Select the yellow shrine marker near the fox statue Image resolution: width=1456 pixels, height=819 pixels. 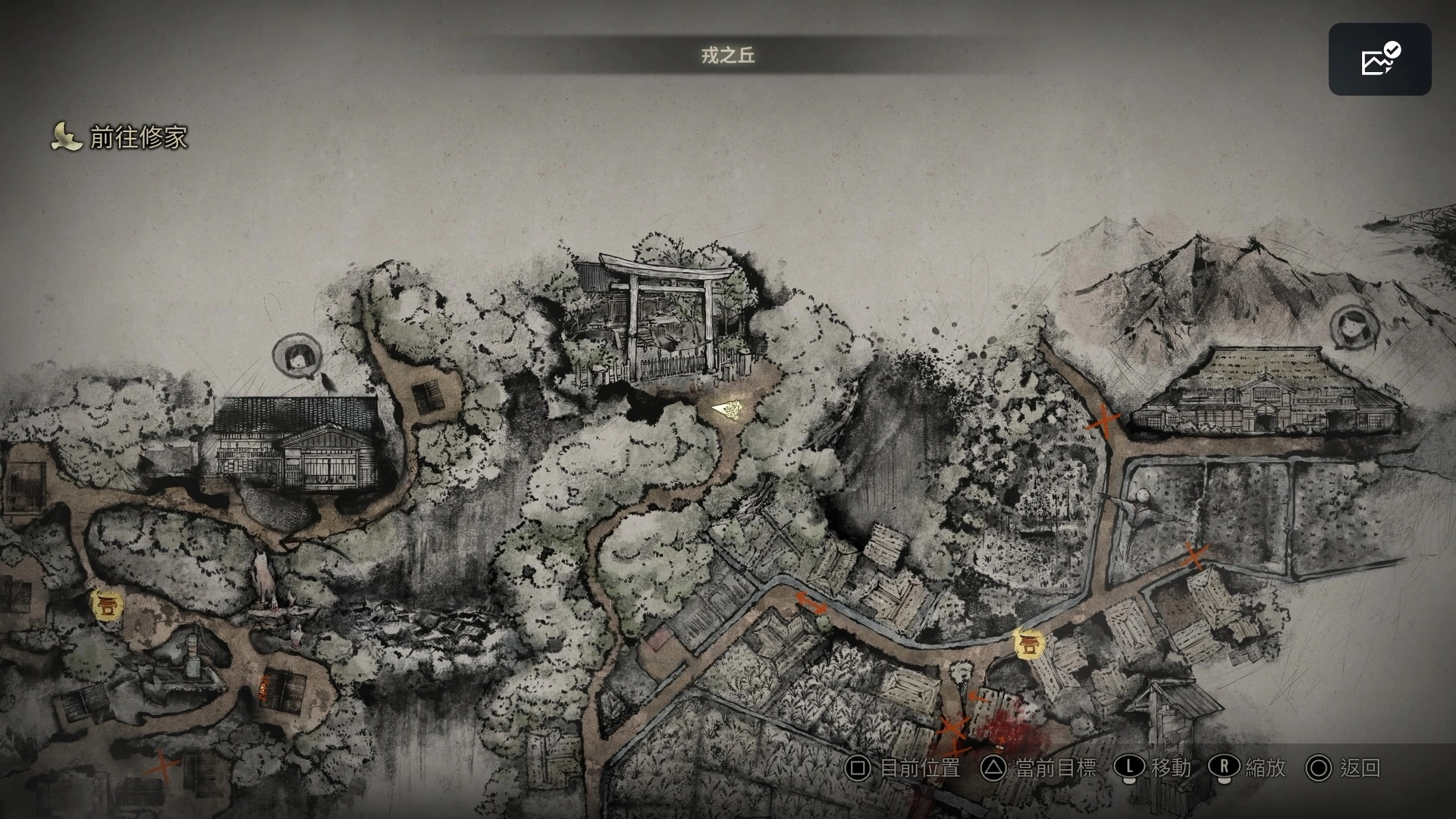coord(107,604)
